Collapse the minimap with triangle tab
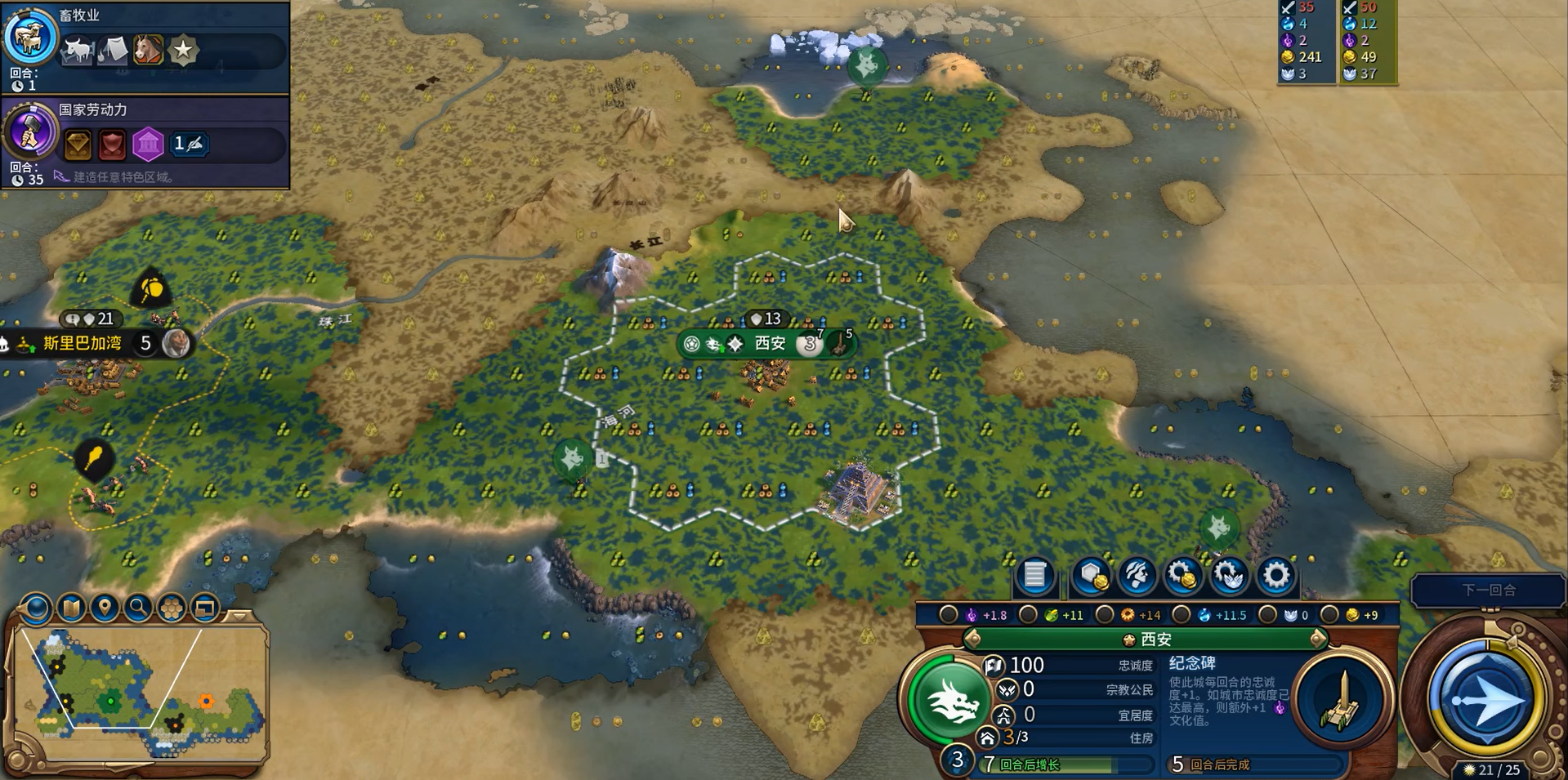The width and height of the screenshot is (1568, 780). pyautogui.click(x=239, y=615)
